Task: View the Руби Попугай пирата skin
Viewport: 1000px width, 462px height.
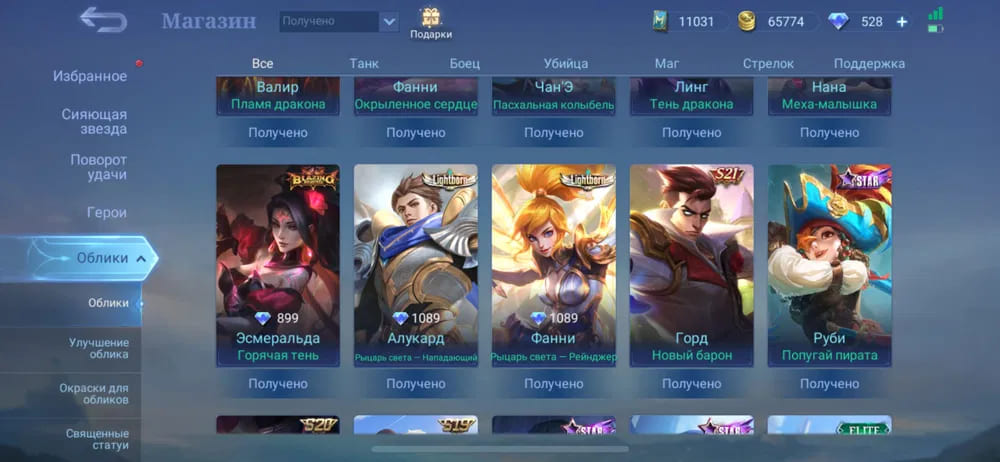Action: tap(830, 265)
